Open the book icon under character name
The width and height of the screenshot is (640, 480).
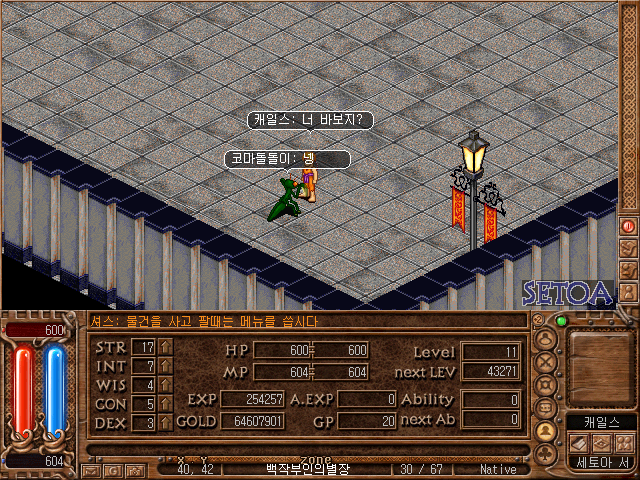click(x=580, y=442)
